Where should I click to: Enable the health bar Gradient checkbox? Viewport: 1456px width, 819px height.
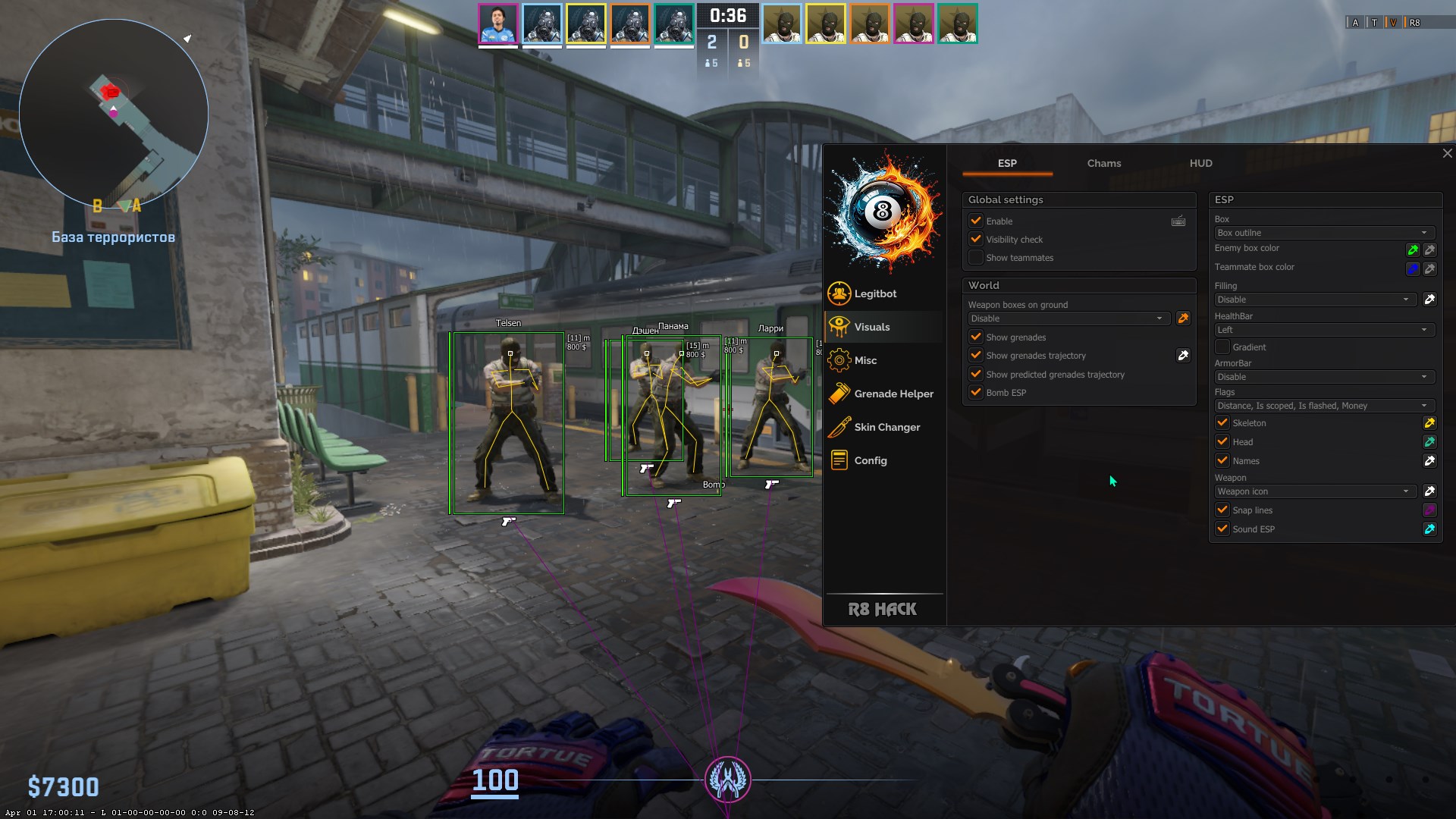click(1222, 347)
